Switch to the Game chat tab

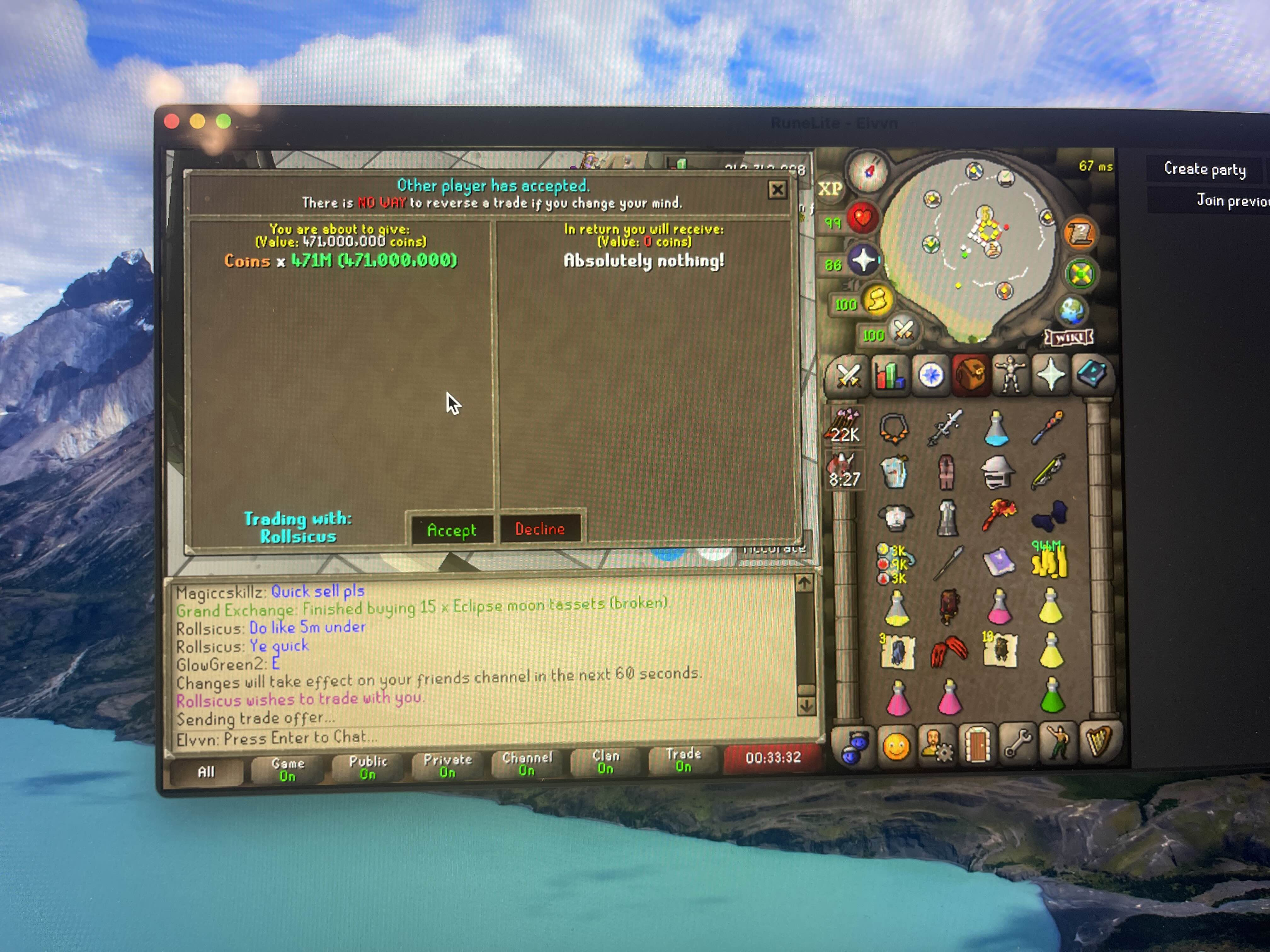pos(288,769)
